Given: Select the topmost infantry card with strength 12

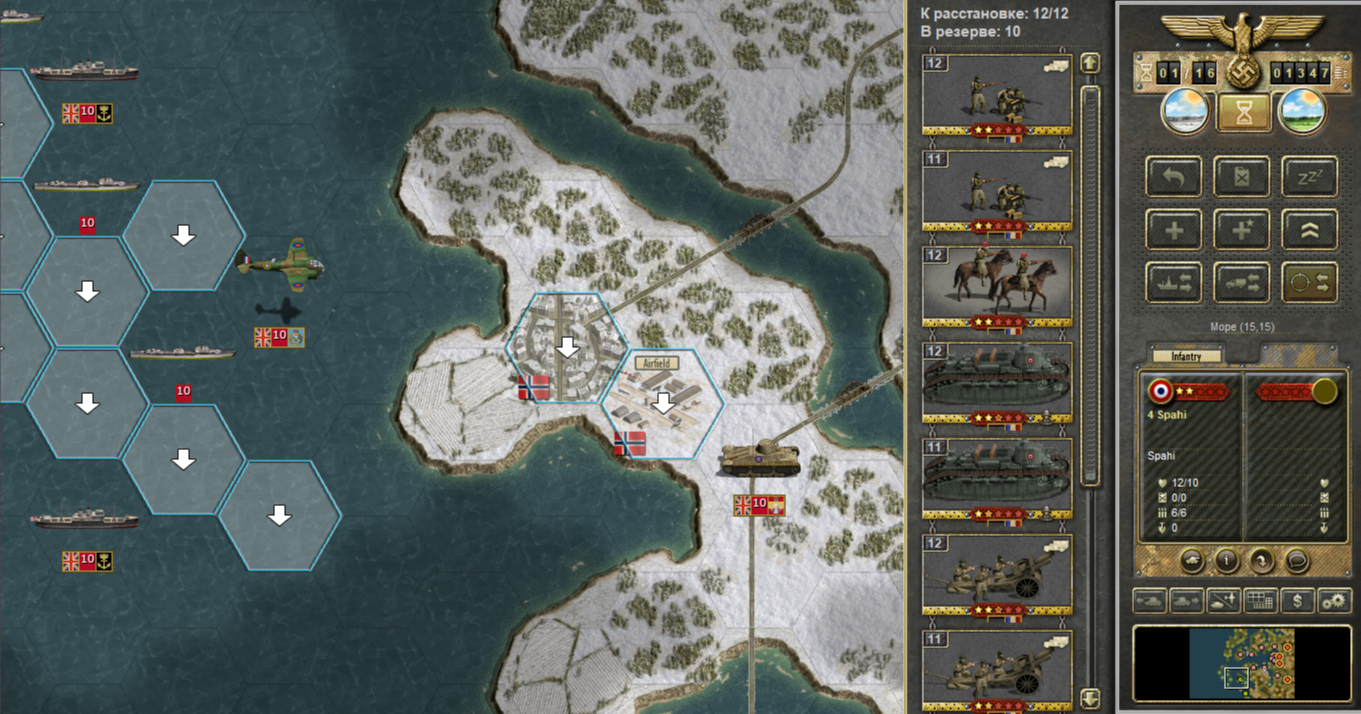Looking at the screenshot, I should 996,95.
